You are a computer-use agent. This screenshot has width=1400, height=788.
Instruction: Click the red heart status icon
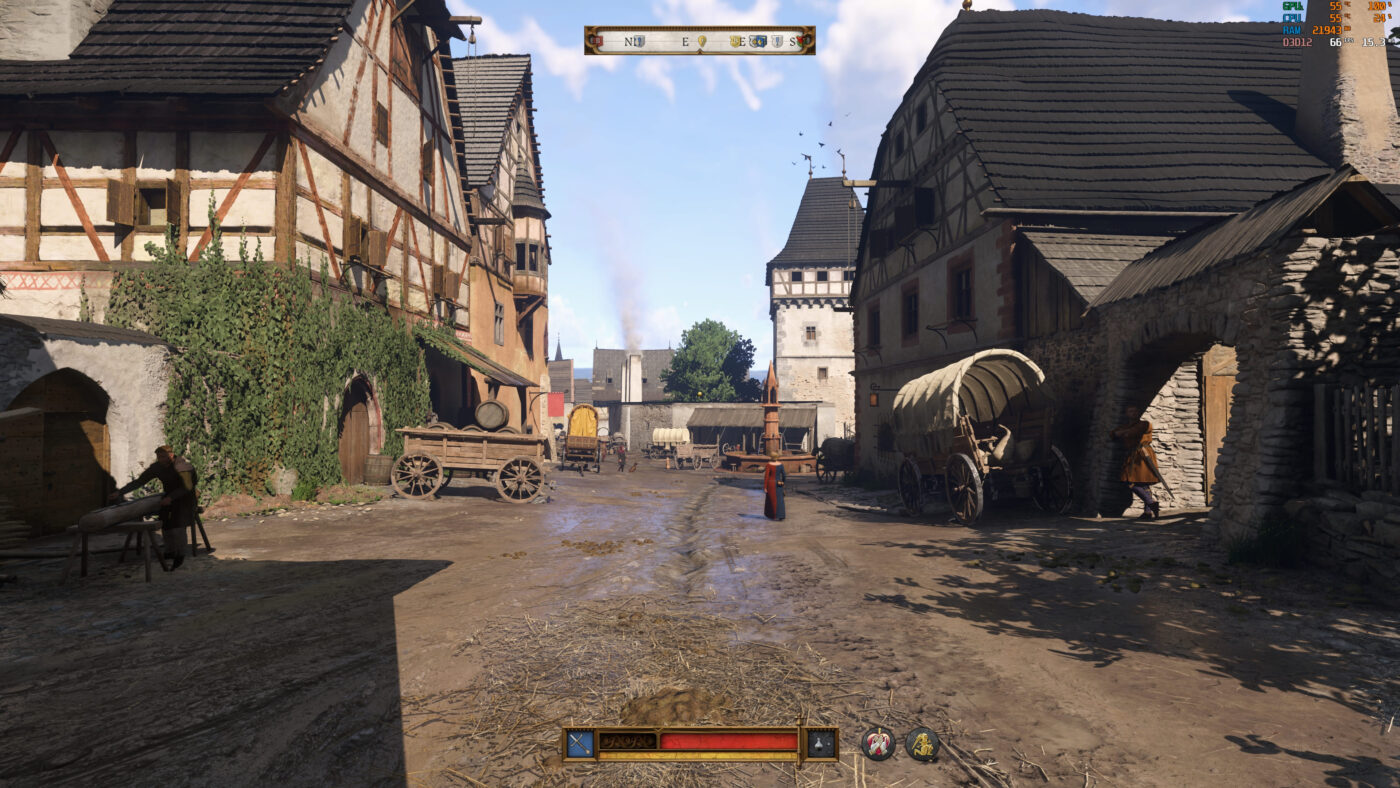pyautogui.click(x=878, y=744)
